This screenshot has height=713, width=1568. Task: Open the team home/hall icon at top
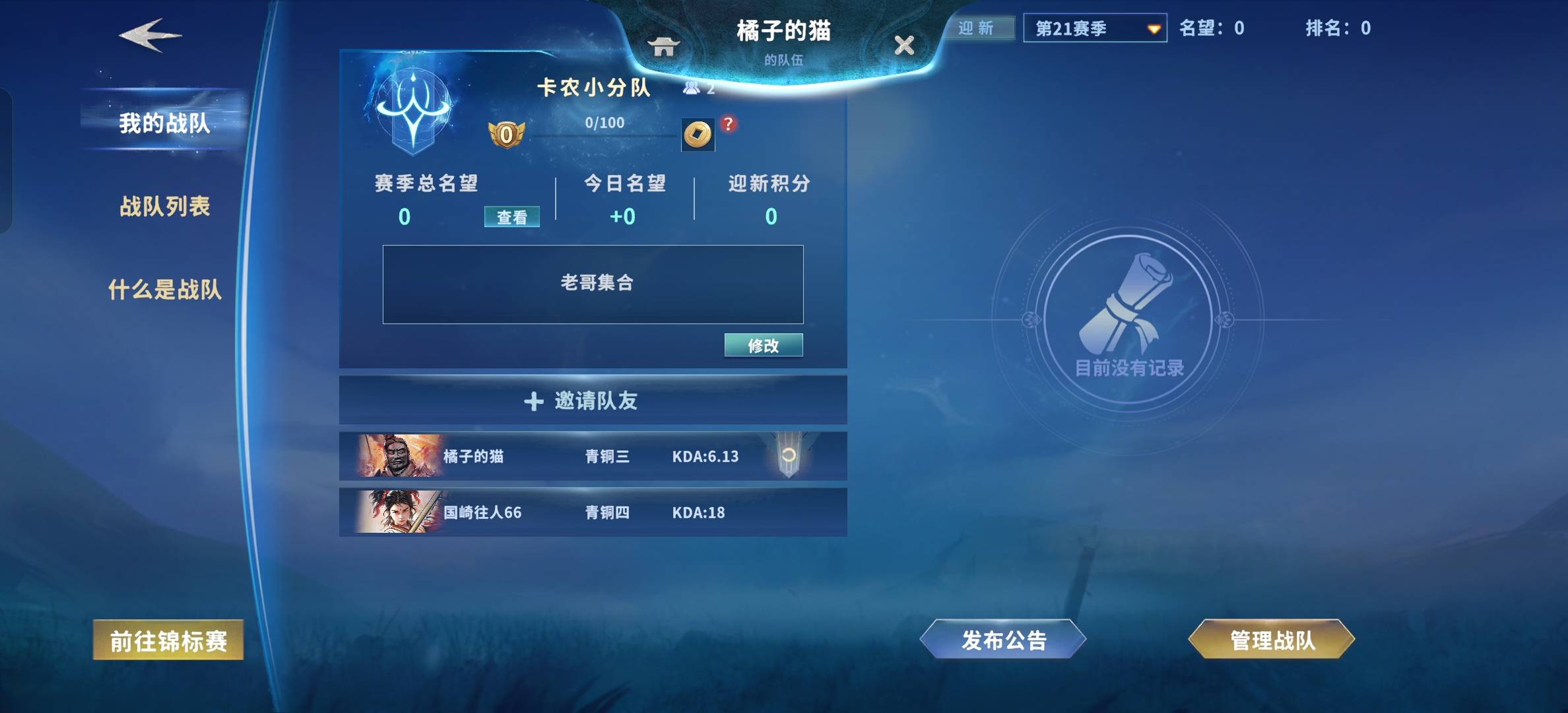click(x=665, y=48)
